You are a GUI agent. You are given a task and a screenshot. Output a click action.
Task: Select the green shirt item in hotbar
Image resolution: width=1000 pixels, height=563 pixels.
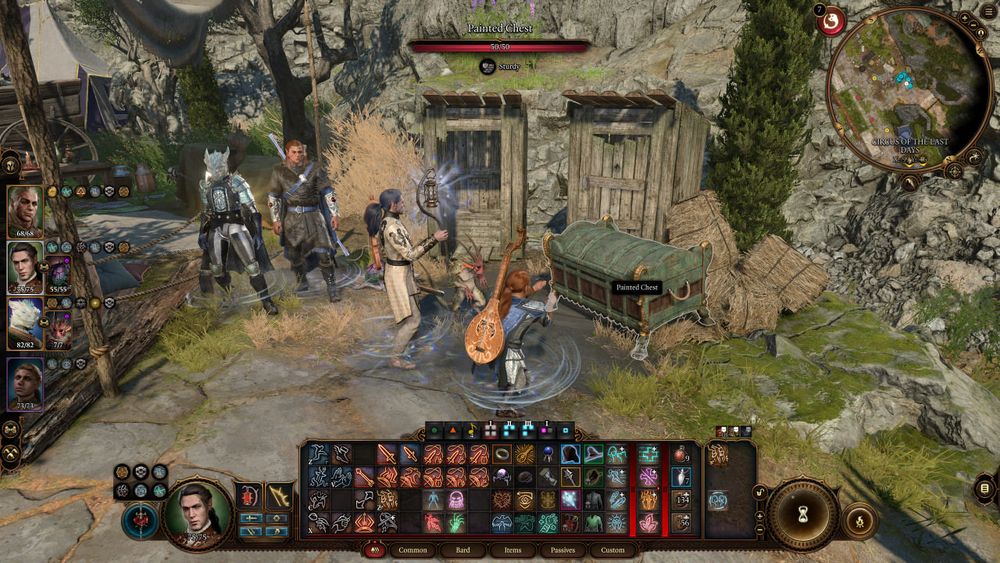(593, 522)
